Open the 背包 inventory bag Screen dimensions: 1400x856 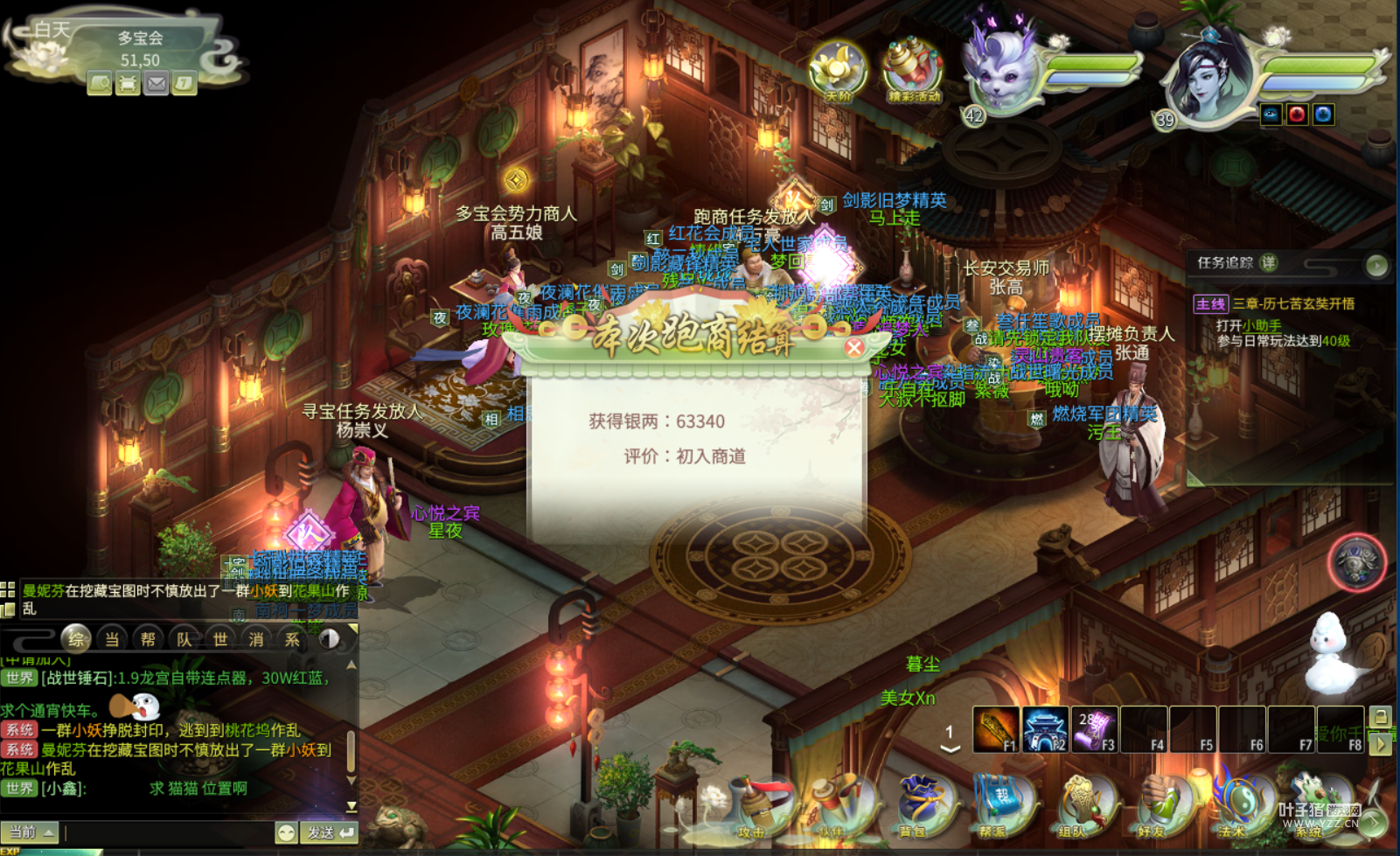click(915, 806)
